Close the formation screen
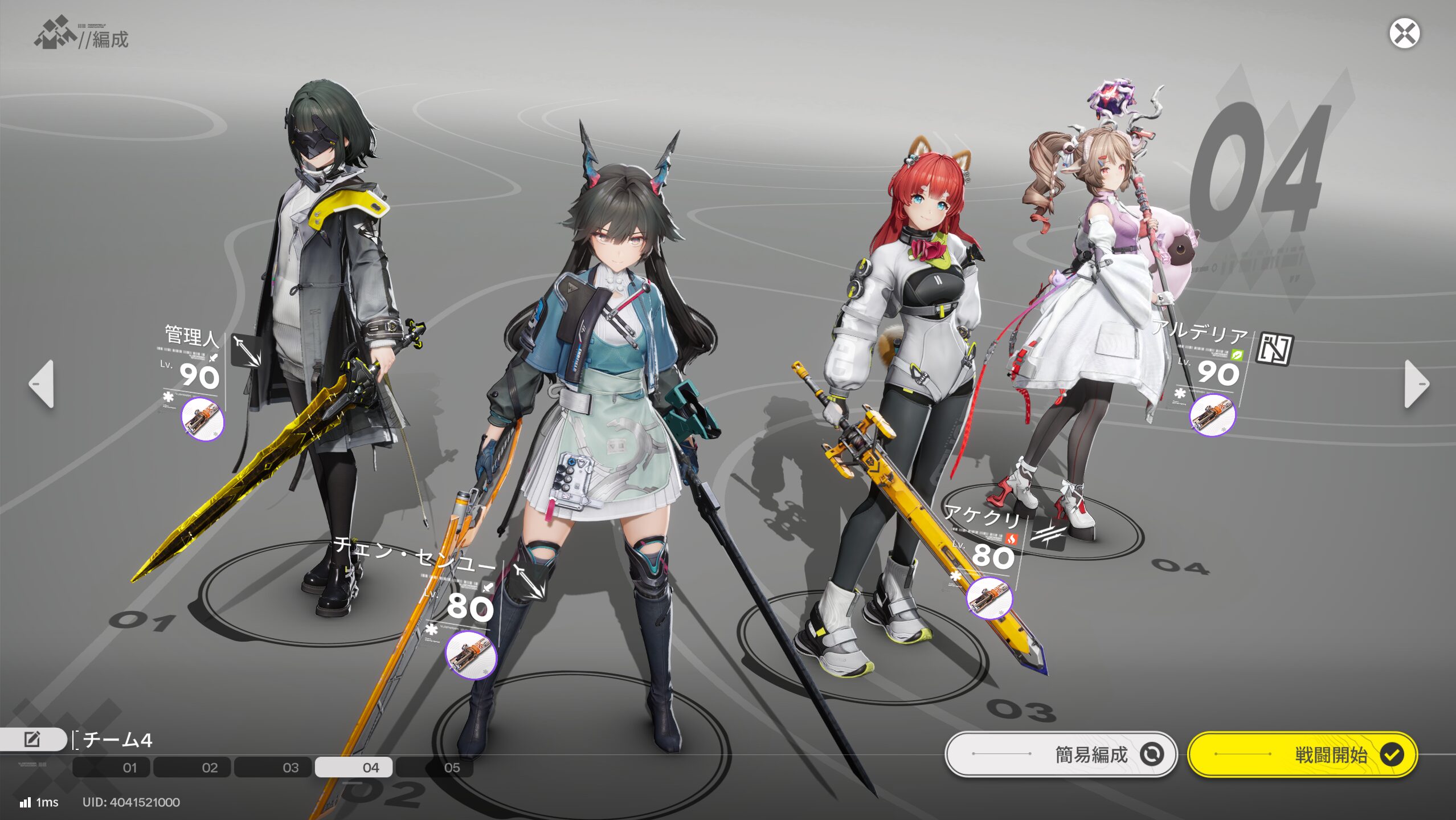 [1404, 34]
